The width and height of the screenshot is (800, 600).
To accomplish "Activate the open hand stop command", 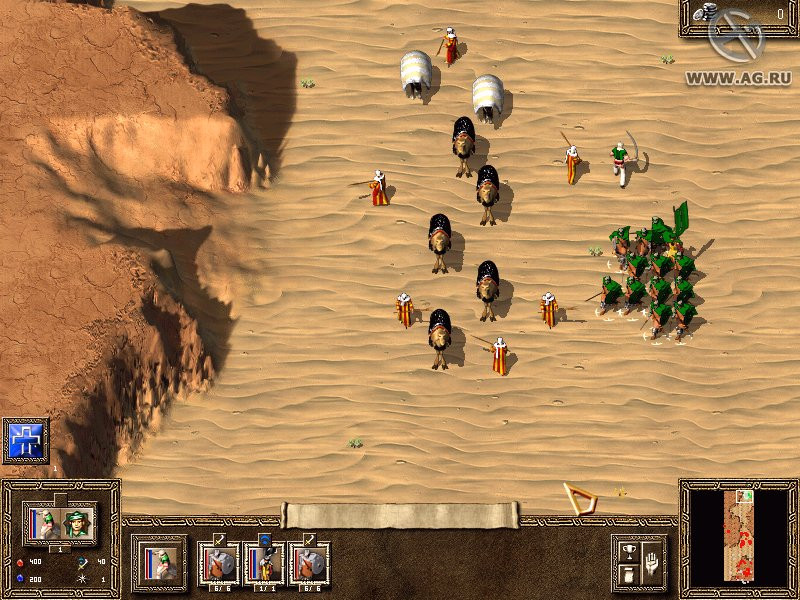I will 650,561.
